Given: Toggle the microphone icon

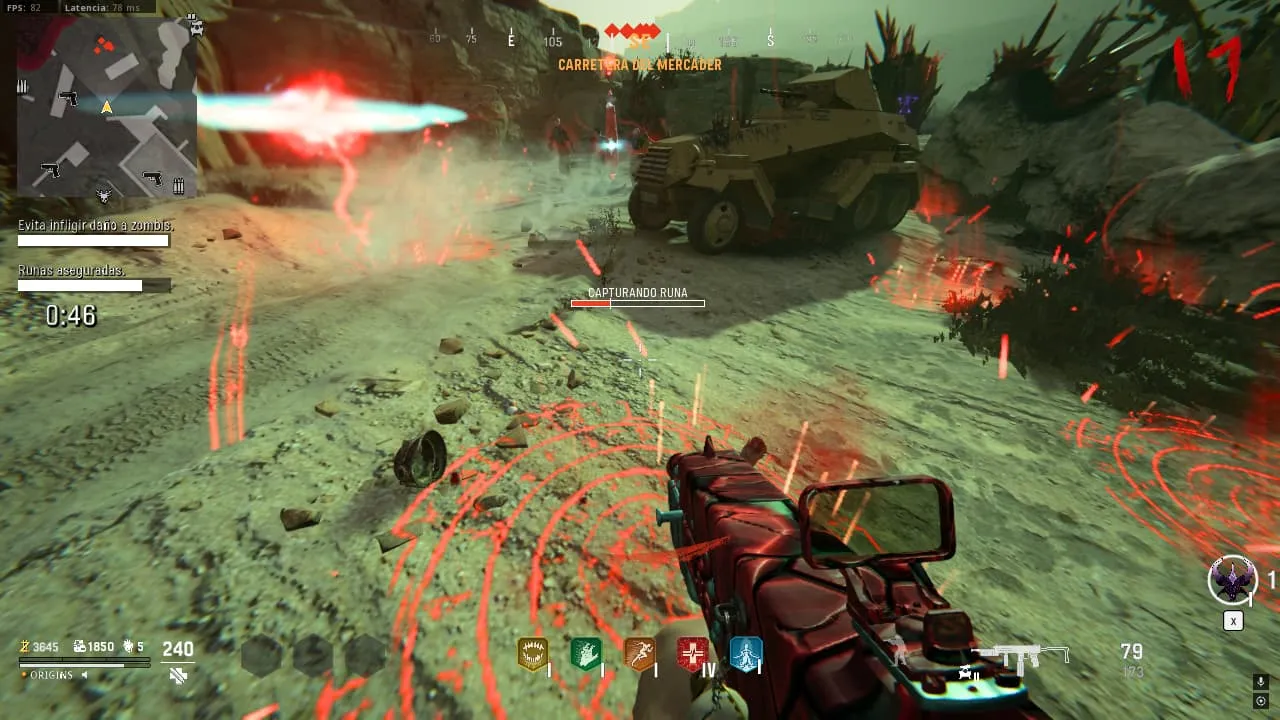Looking at the screenshot, I should click(x=1261, y=682).
